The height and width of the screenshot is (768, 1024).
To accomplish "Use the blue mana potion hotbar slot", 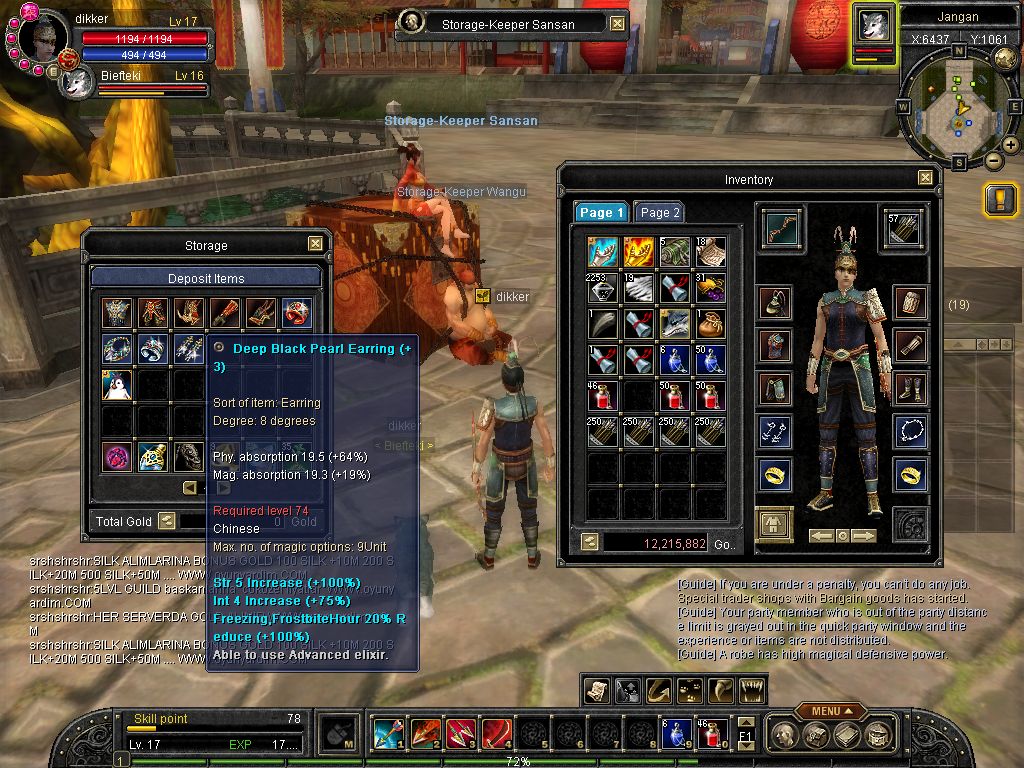I will (x=672, y=734).
